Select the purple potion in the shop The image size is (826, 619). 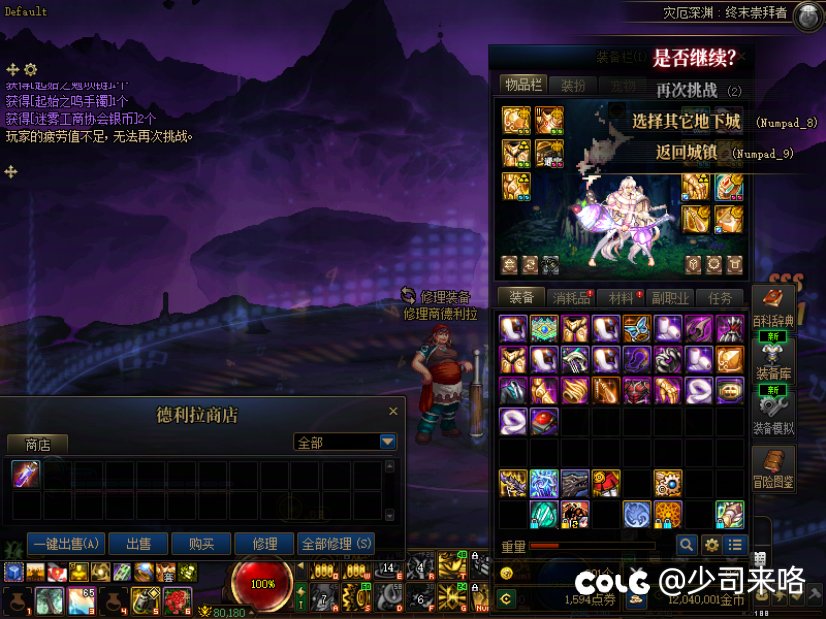pos(25,475)
